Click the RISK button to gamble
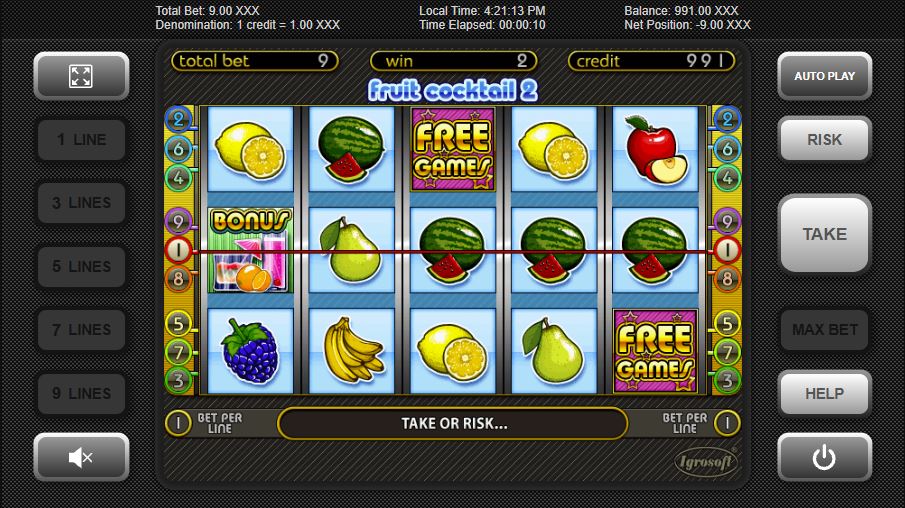The height and width of the screenshot is (508, 905). 824,140
